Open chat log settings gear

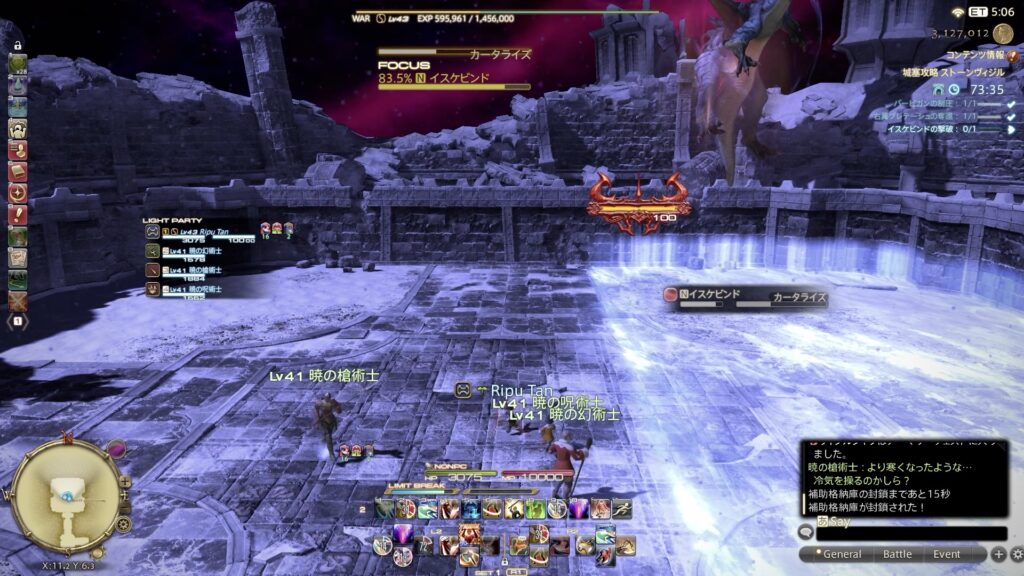tap(1017, 554)
